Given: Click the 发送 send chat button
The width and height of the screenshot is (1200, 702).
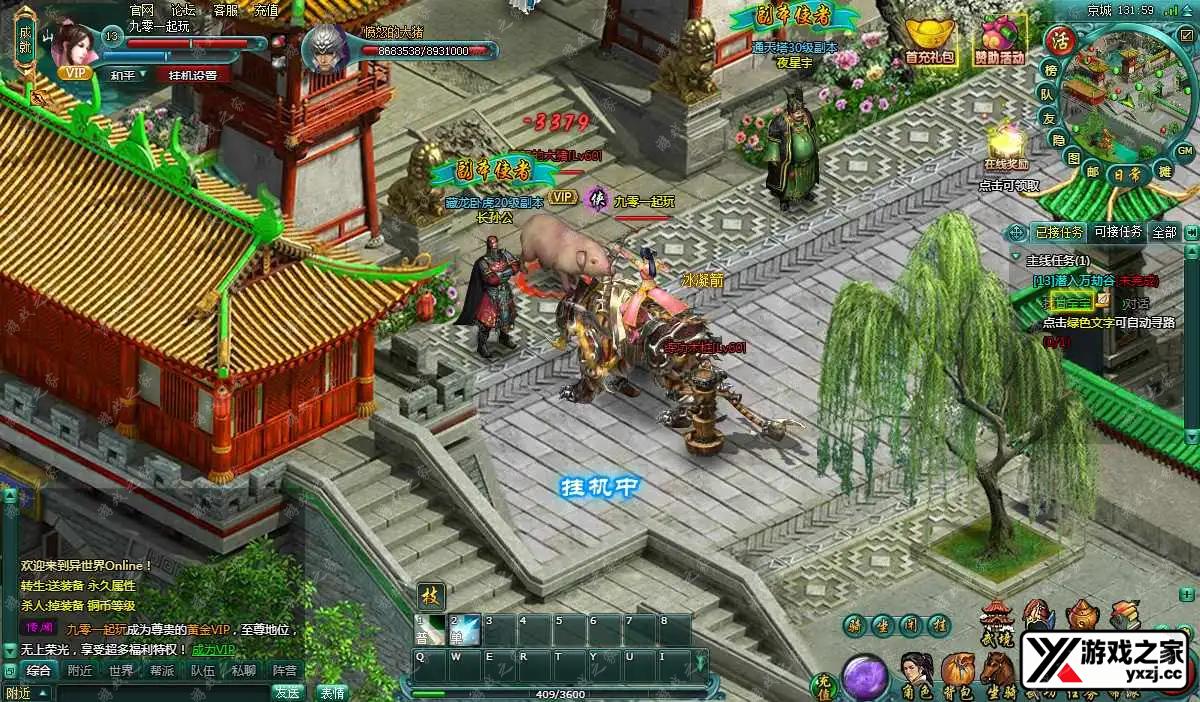Looking at the screenshot, I should 288,691.
